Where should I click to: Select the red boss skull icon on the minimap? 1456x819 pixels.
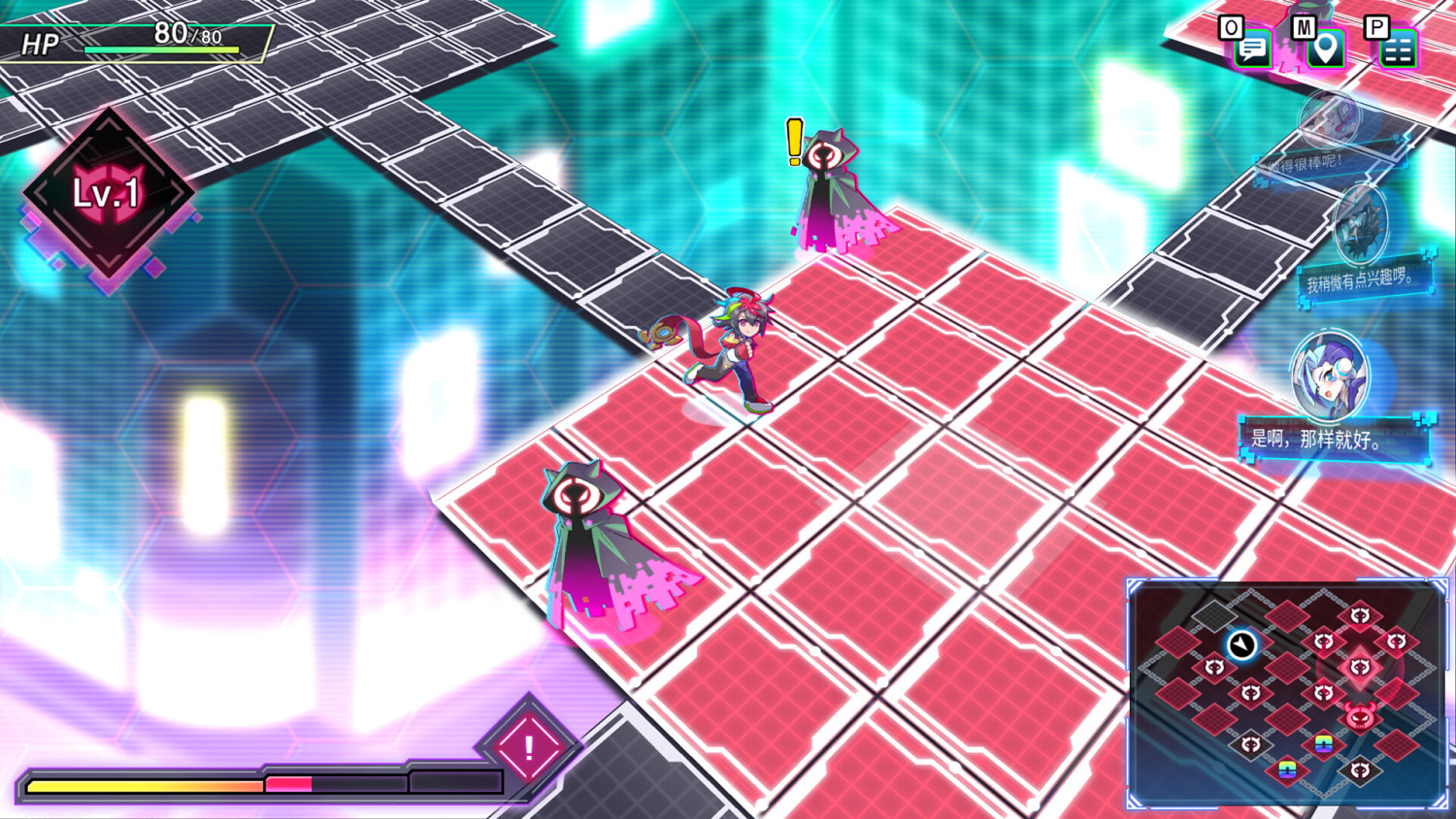click(1360, 717)
